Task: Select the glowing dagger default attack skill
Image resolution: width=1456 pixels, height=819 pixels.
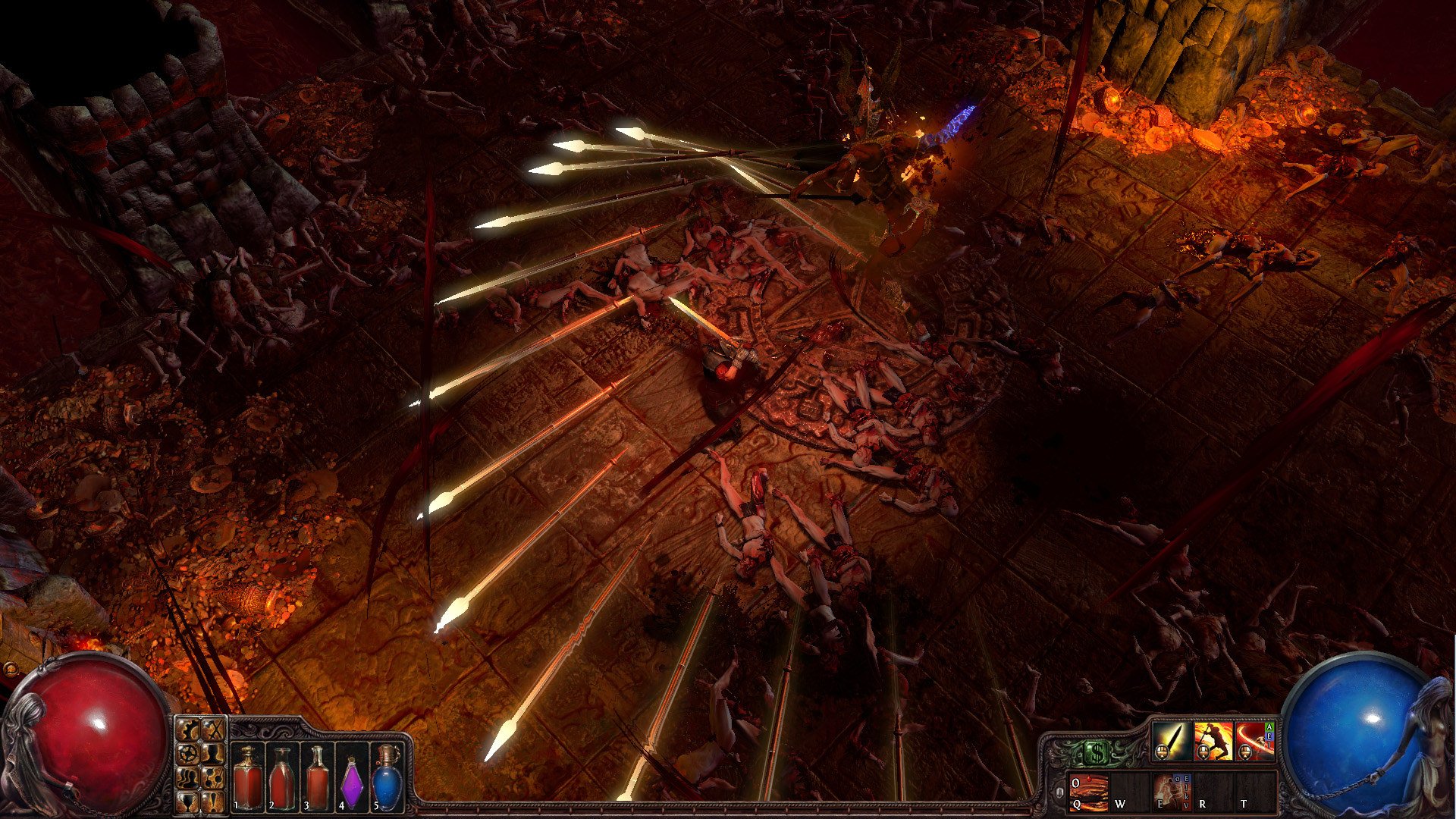Action: pyautogui.click(x=1173, y=741)
